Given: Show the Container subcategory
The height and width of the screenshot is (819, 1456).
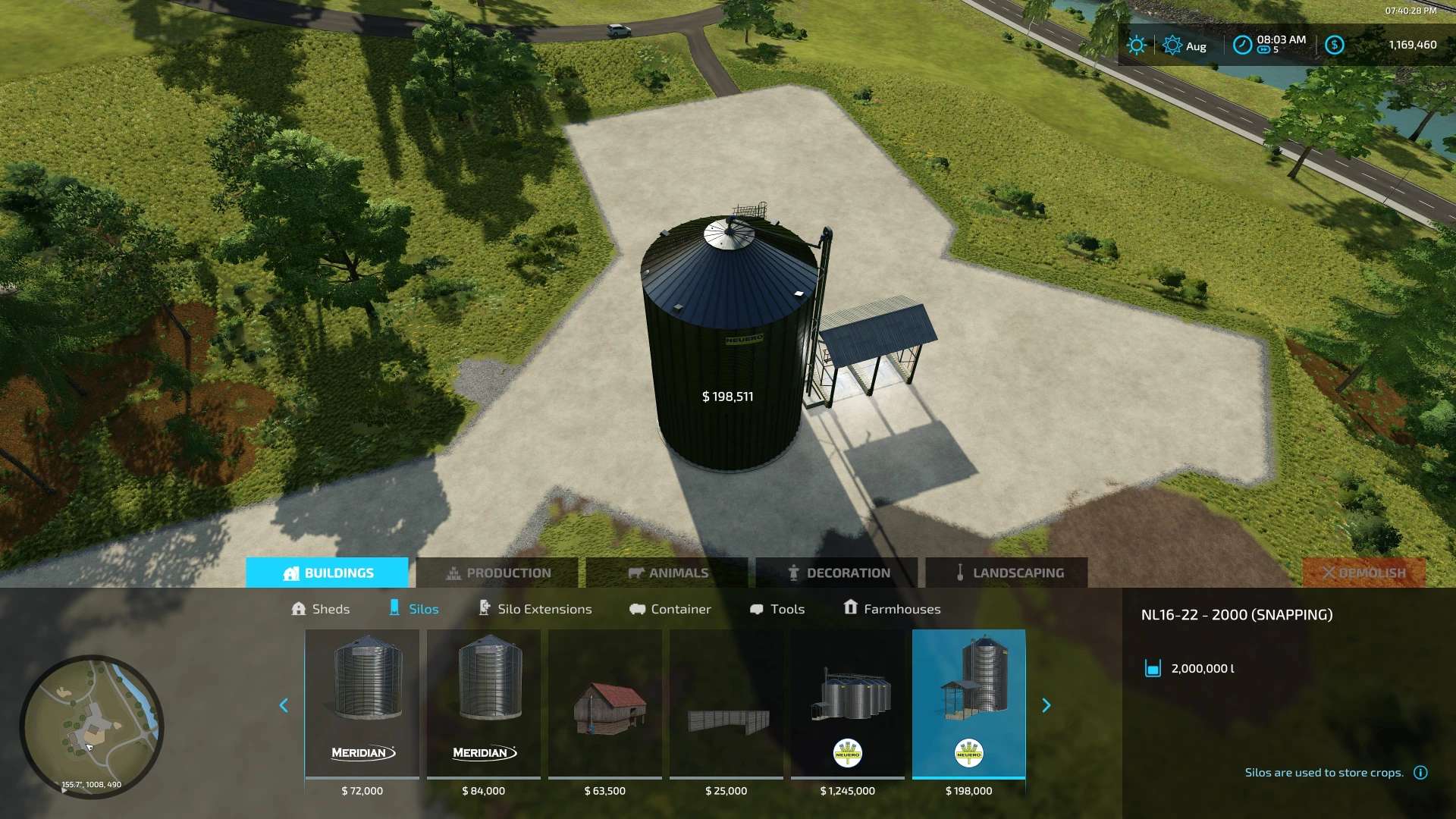Looking at the screenshot, I should click(670, 609).
